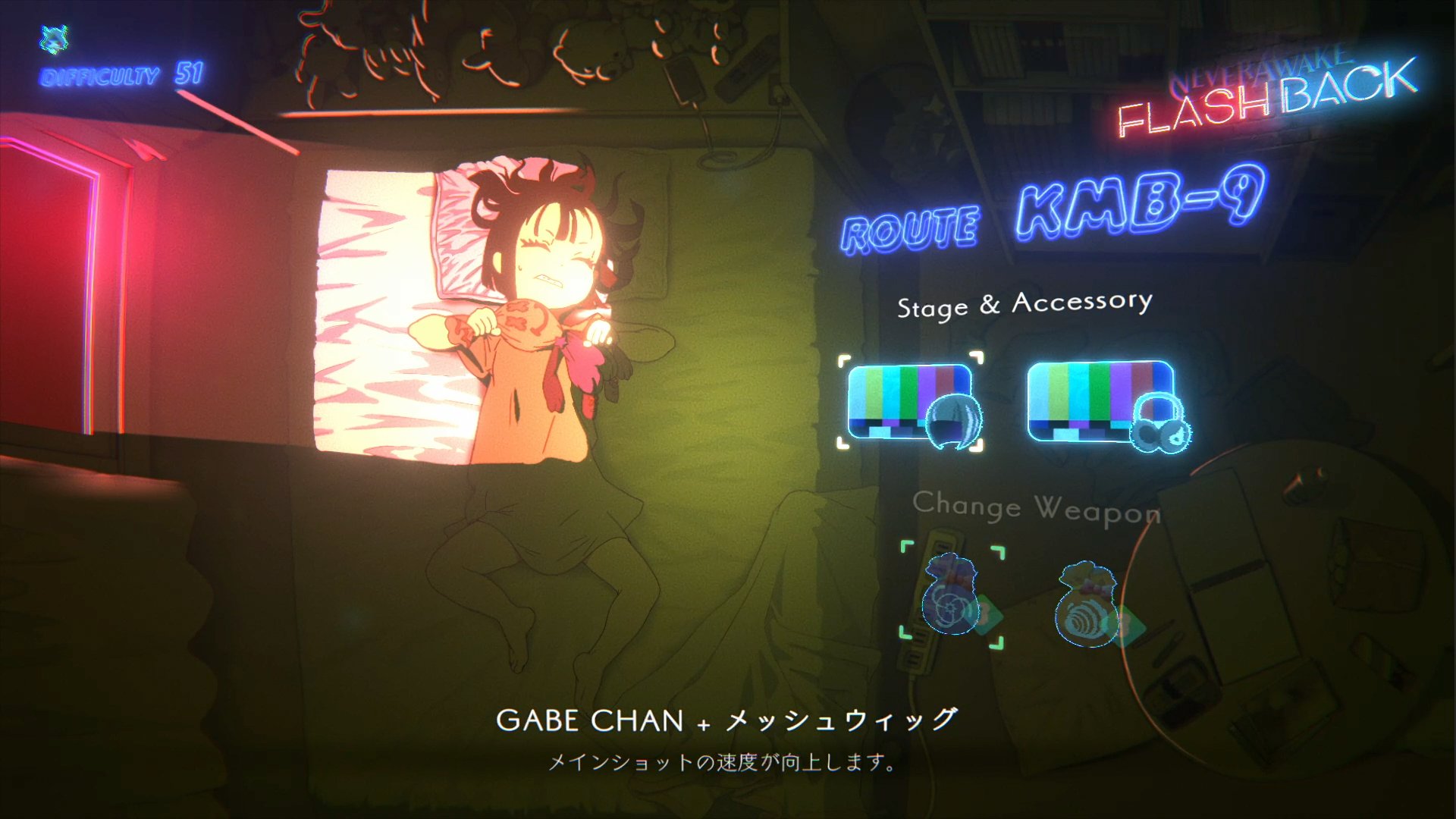
Task: Click the glitched cat emblem near Difficulty
Action: coord(53,38)
